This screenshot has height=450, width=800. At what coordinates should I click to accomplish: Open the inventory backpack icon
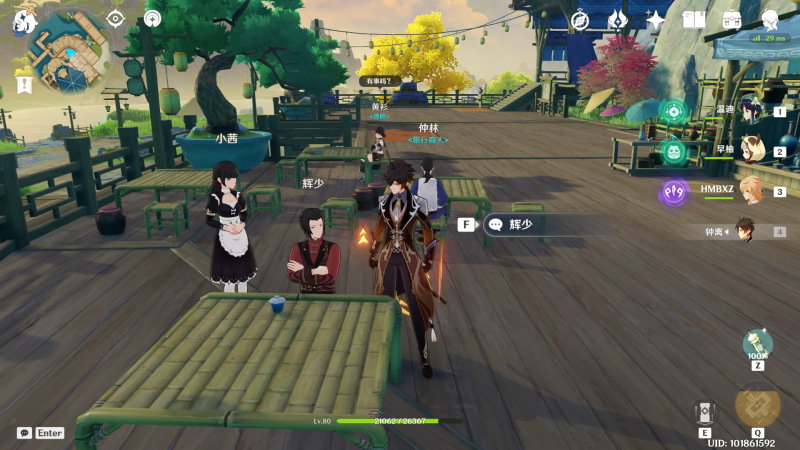732,20
